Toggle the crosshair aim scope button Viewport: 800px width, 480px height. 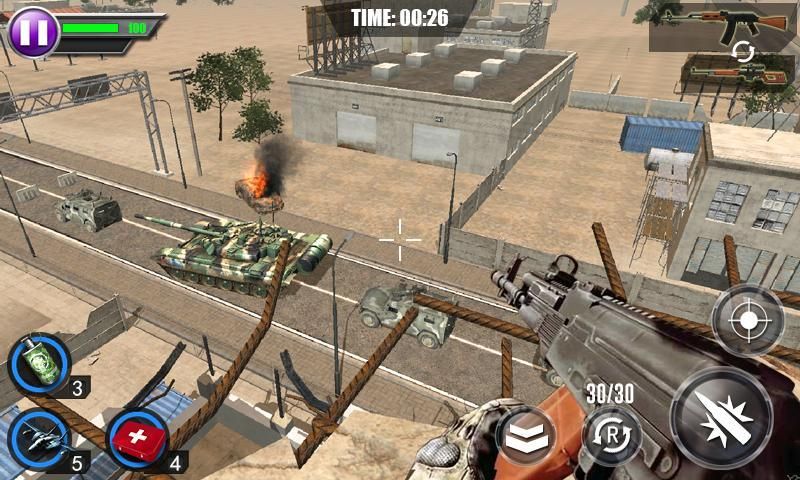click(747, 321)
